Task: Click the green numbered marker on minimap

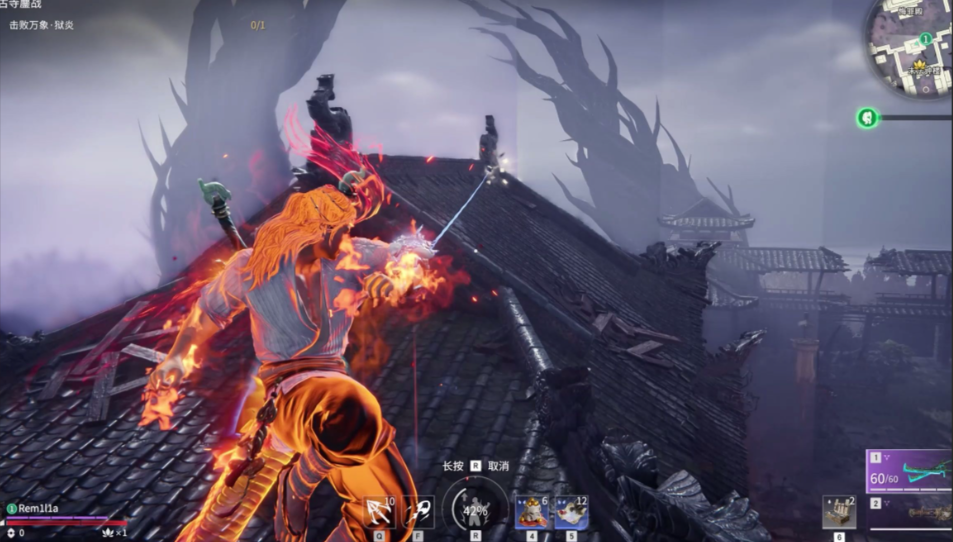Action: coord(926,39)
